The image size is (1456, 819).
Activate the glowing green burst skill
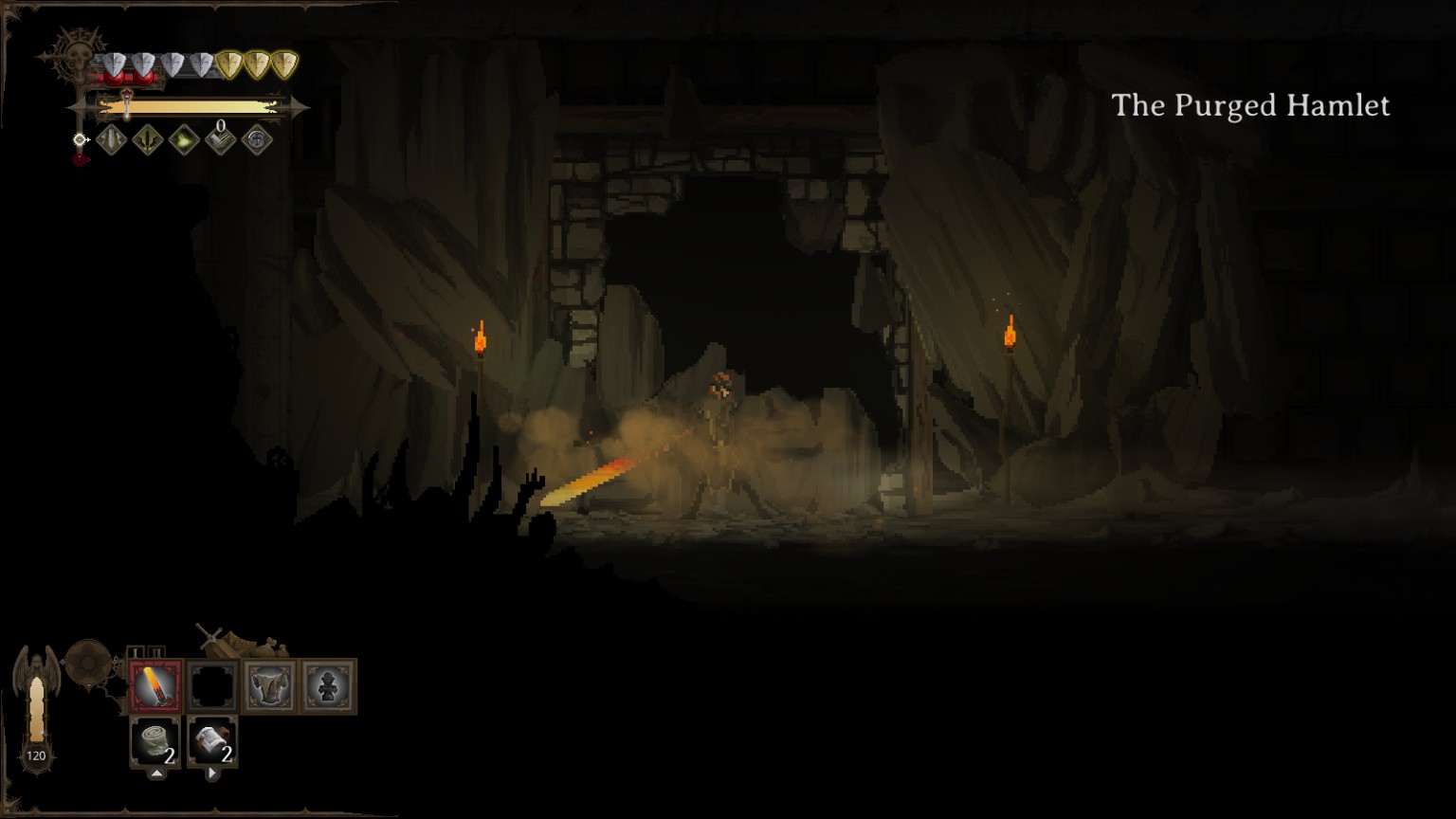[184, 141]
